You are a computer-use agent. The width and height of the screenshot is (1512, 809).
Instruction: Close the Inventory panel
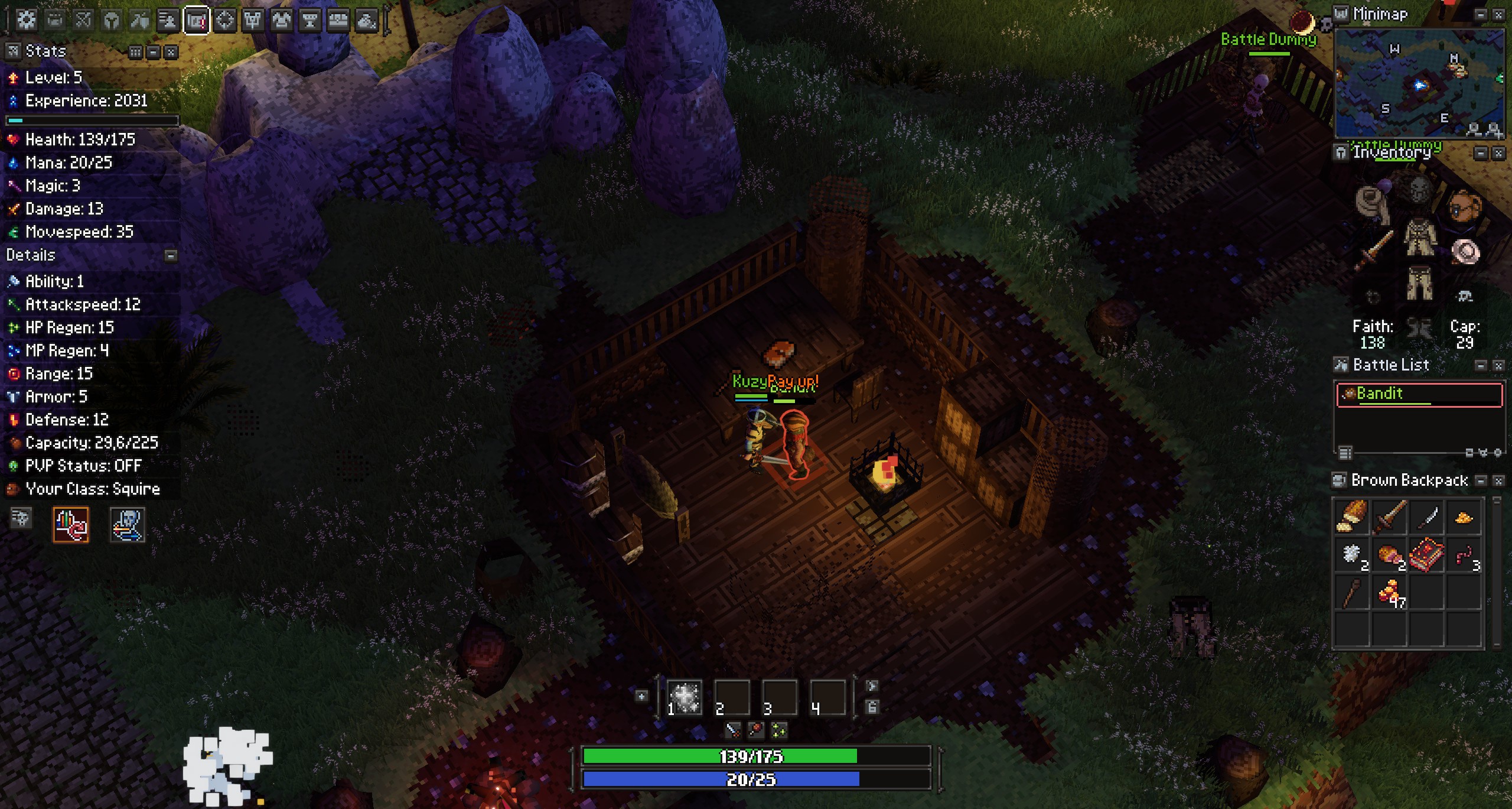pyautogui.click(x=1498, y=154)
